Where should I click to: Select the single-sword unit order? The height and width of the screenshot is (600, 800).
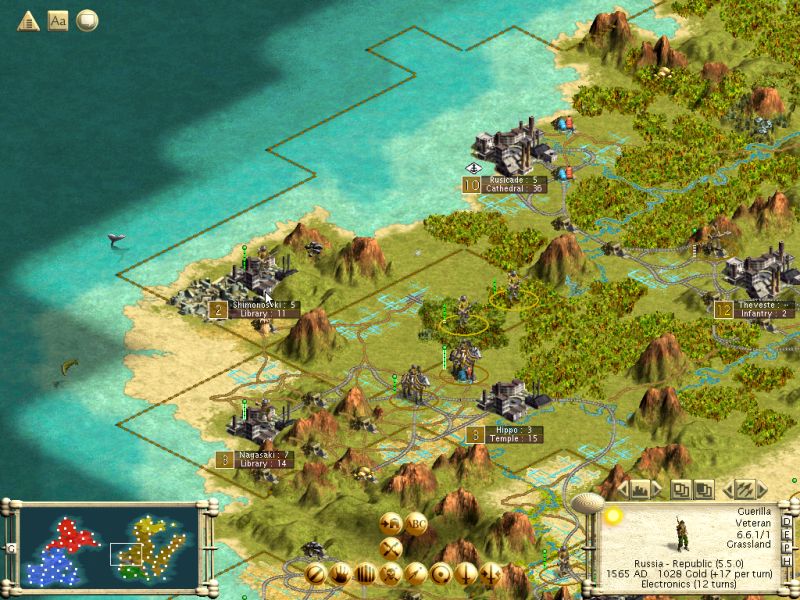(x=466, y=573)
